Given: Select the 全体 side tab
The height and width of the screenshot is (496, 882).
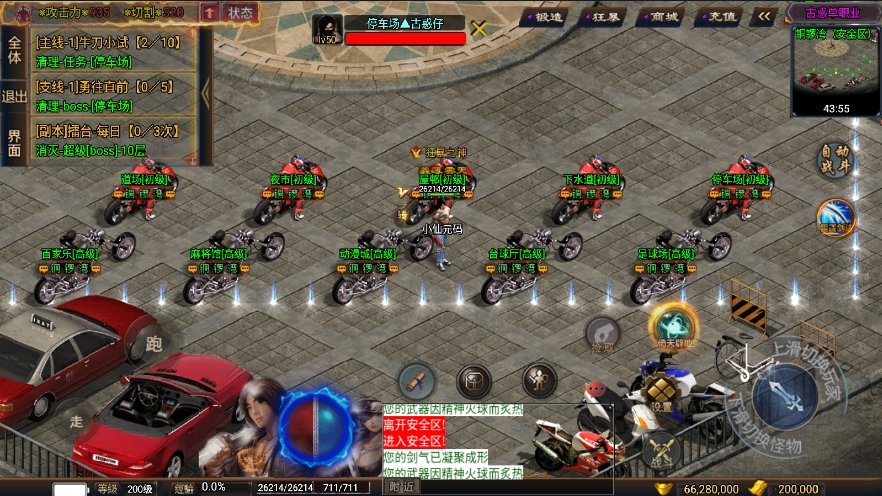Looking at the screenshot, I should point(14,50).
